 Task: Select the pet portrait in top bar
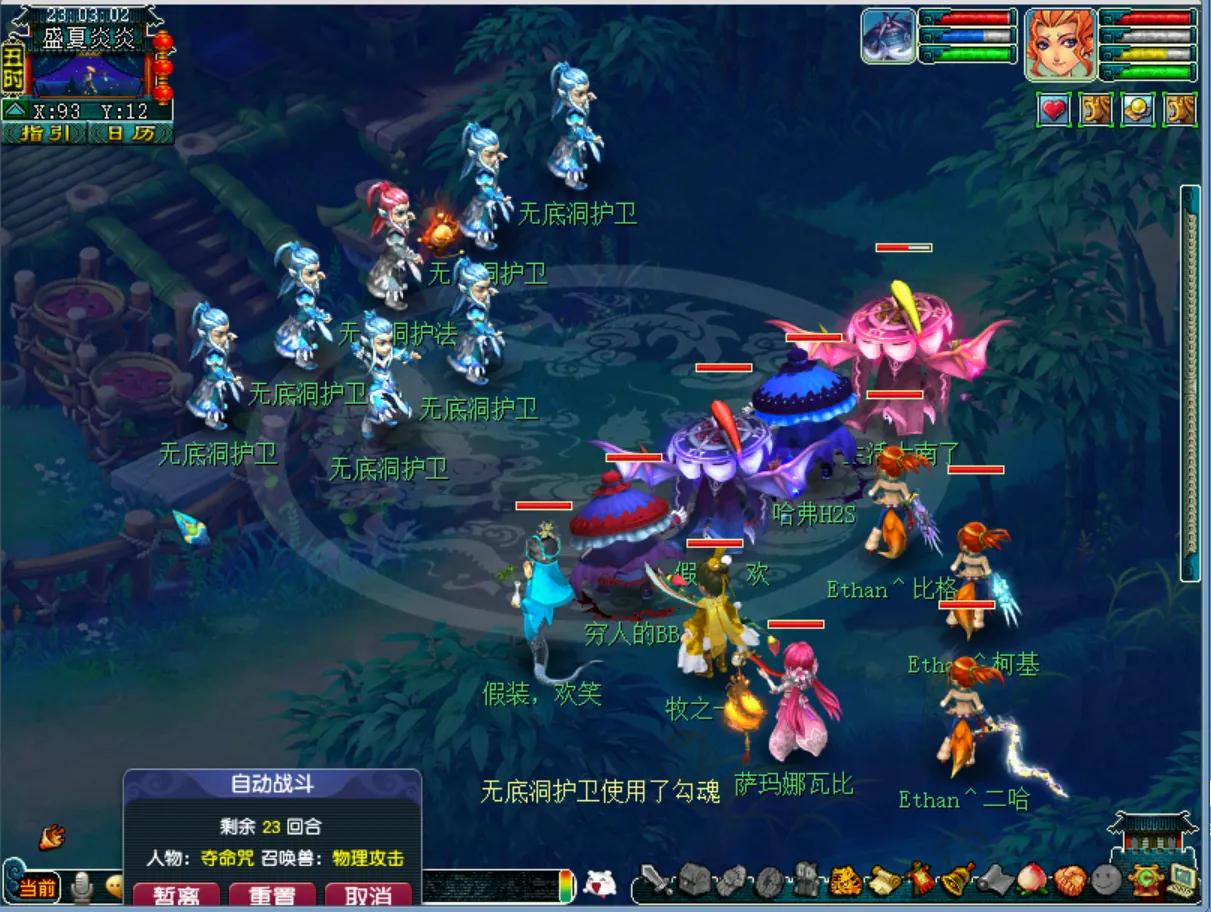coord(888,37)
